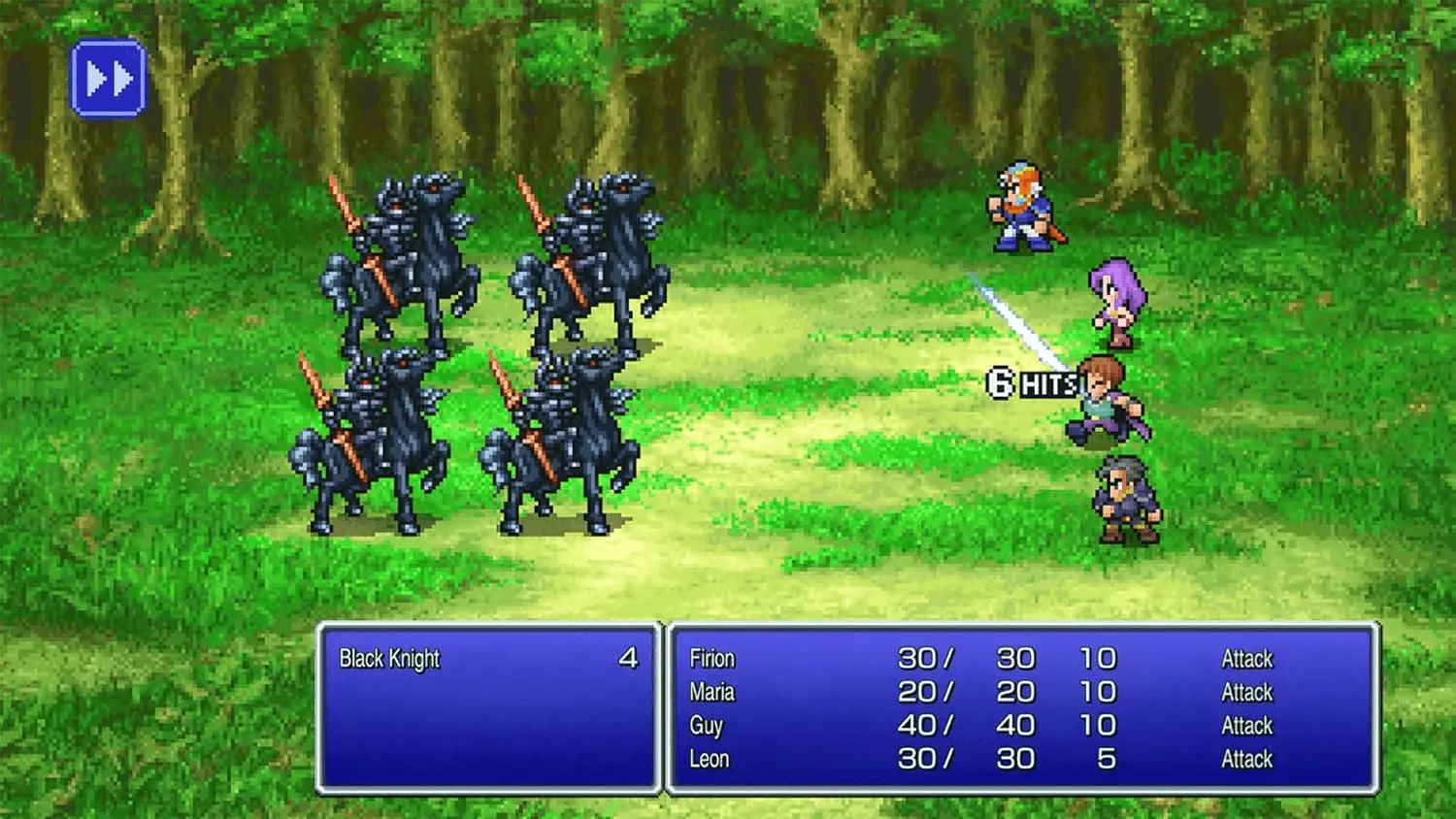Screen dimensions: 1456x819
Task: Toggle Maria's Attack command
Action: click(1245, 693)
